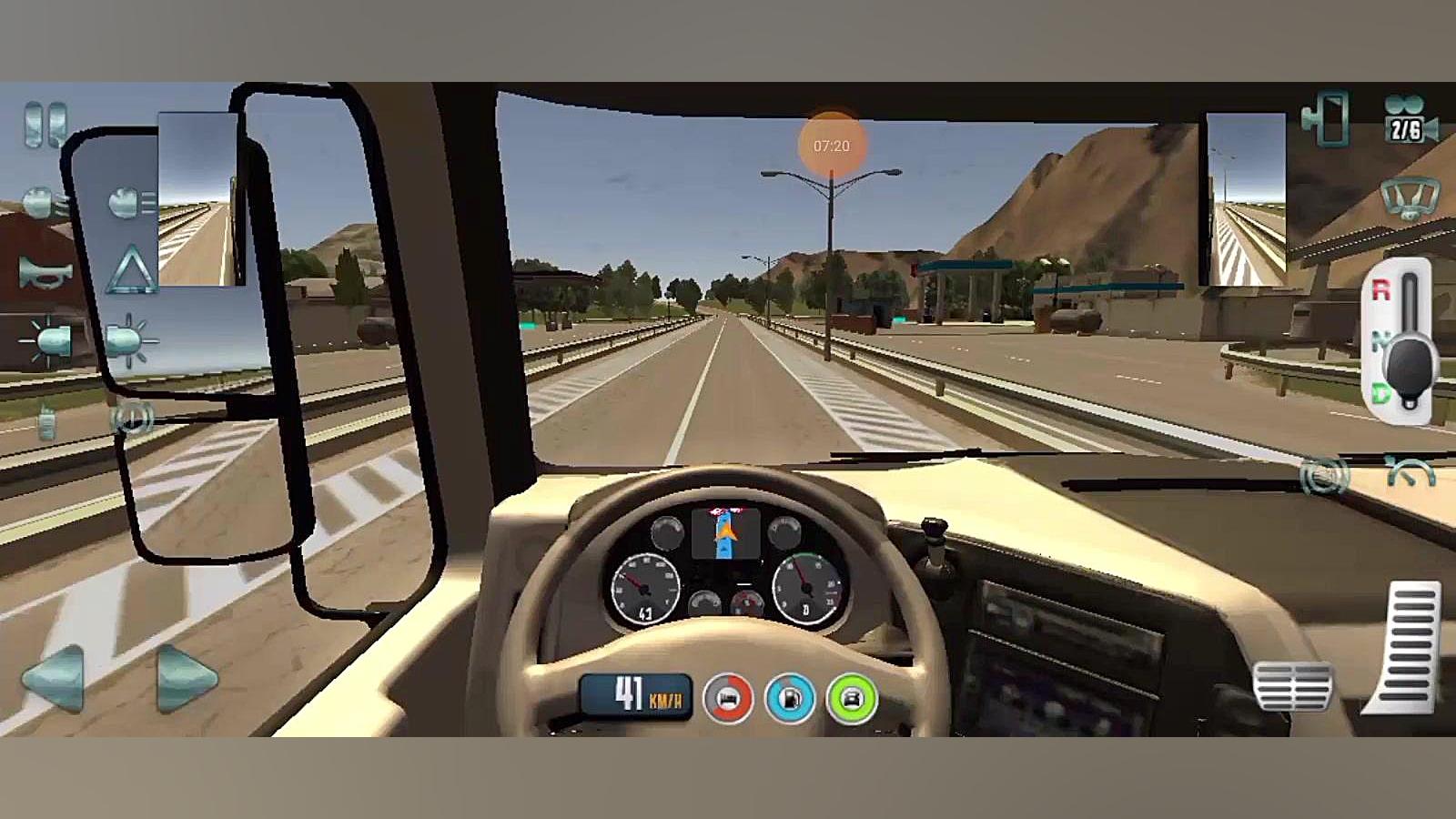Activate the cruise control speedometer icon

pyautogui.click(x=1410, y=473)
